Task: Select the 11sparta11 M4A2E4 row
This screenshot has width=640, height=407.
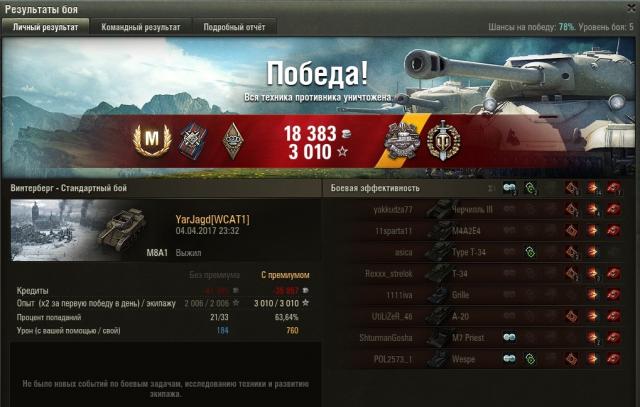Action: 478,230
